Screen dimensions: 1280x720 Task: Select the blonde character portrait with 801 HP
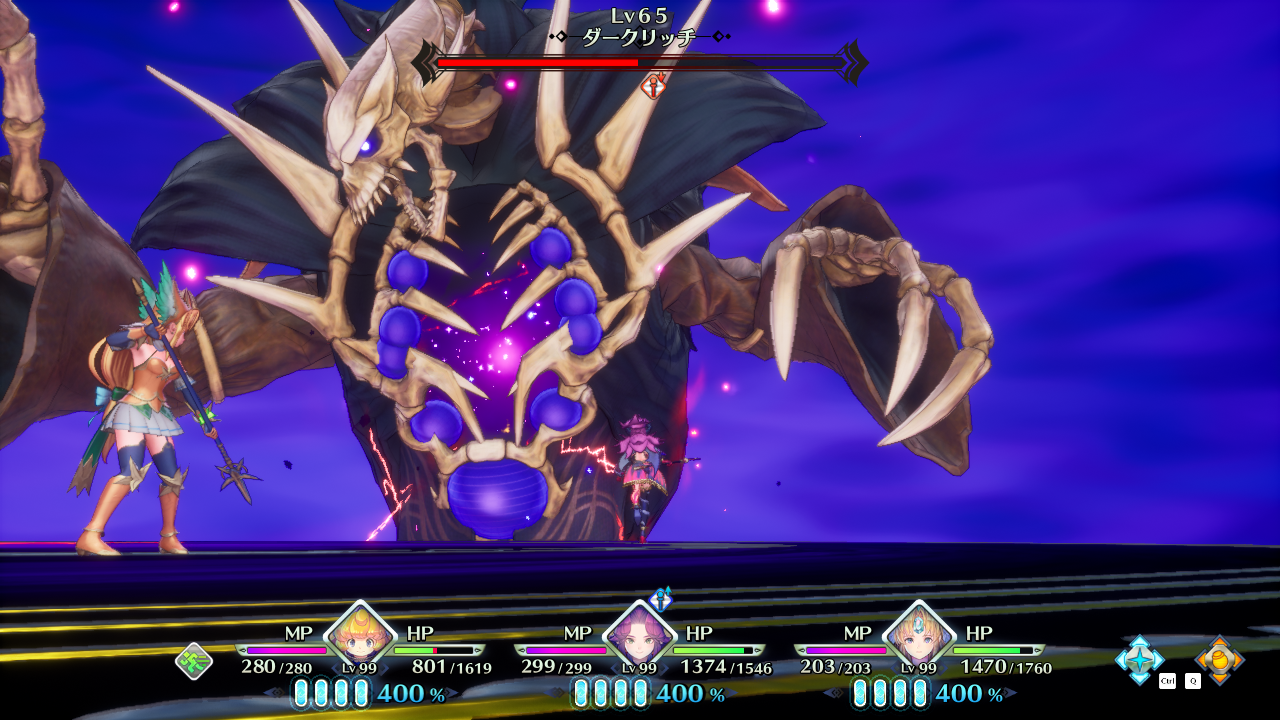pos(356,636)
